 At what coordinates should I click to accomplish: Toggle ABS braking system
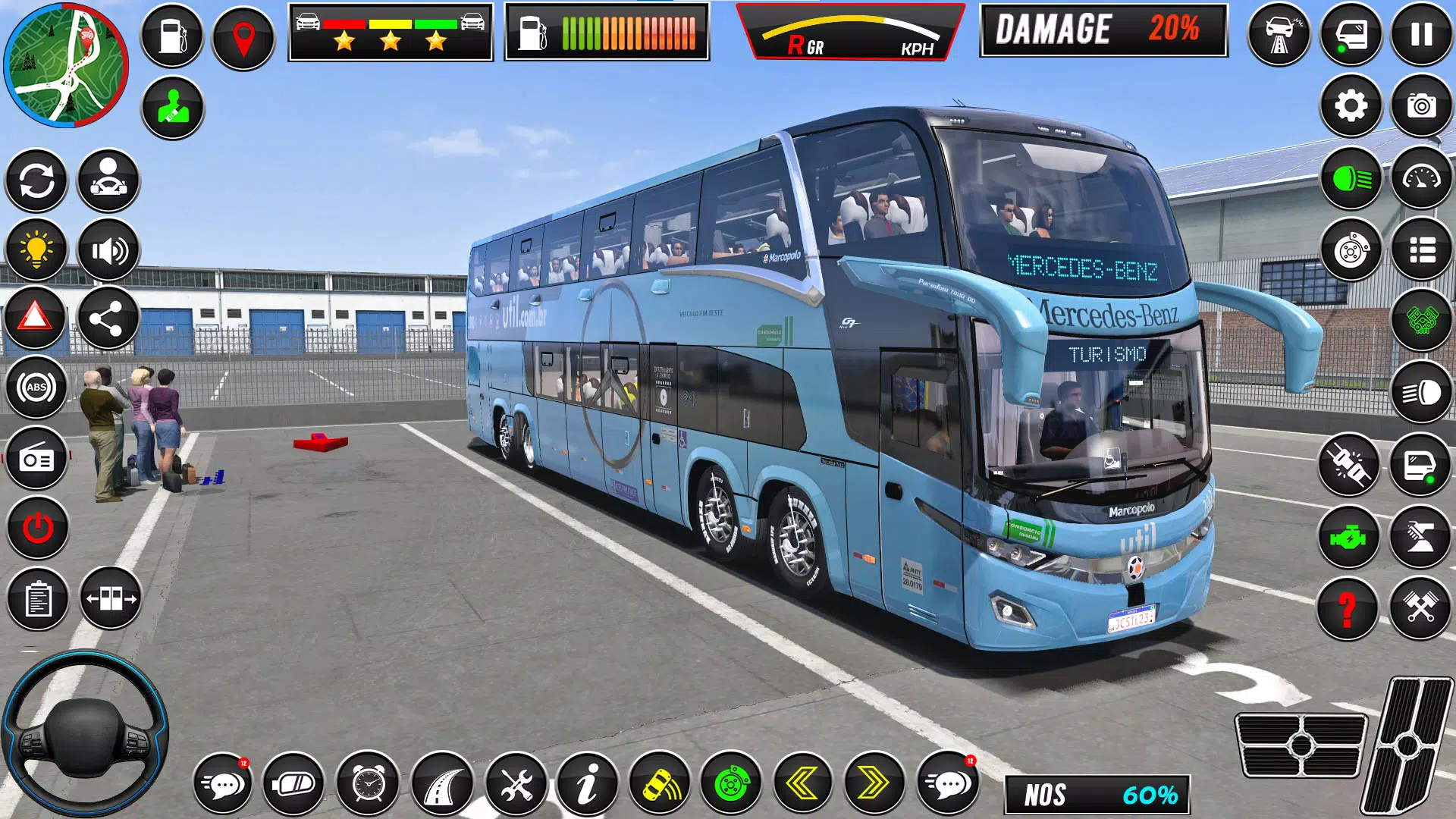[36, 388]
